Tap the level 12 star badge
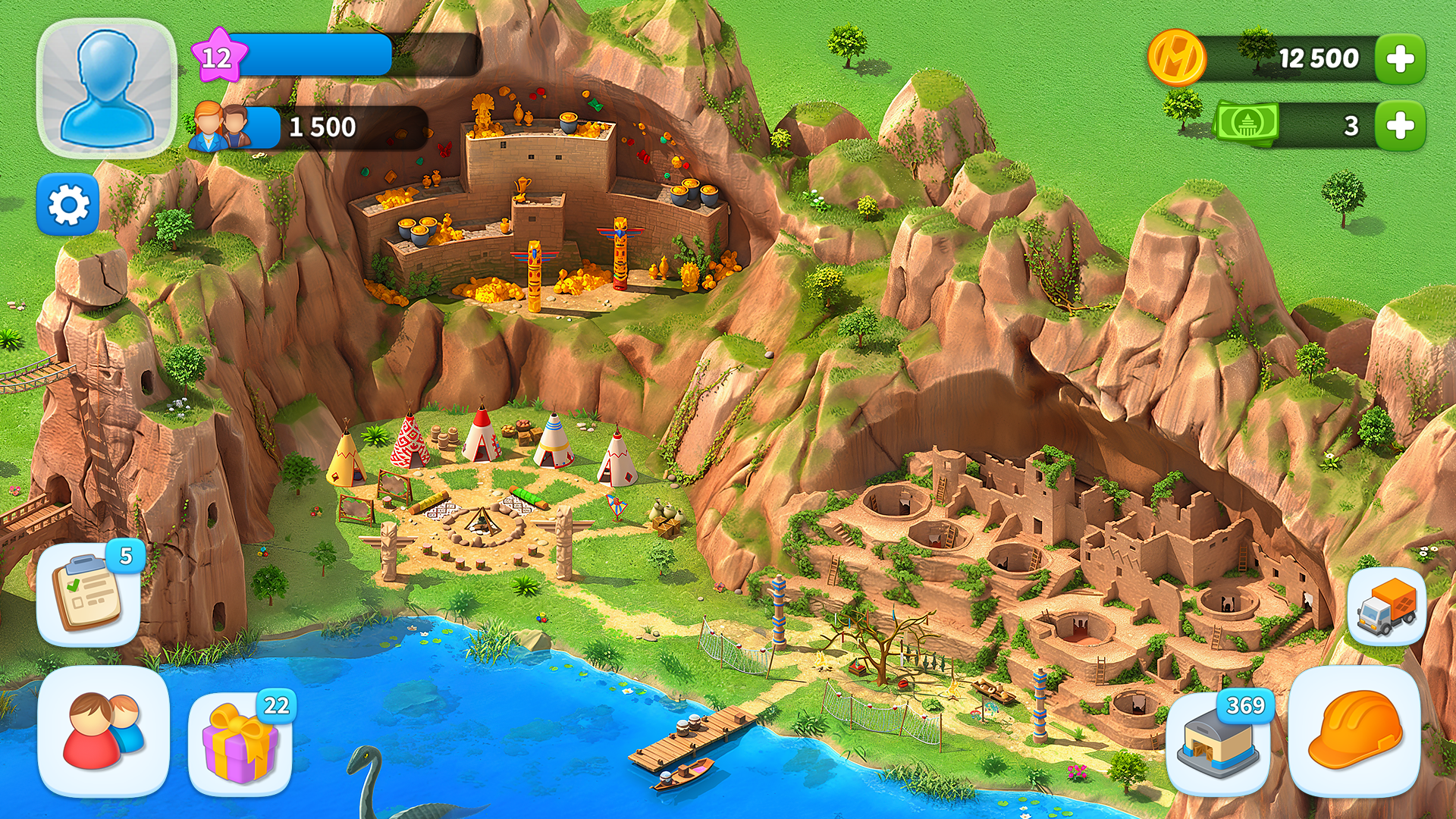 point(218,56)
